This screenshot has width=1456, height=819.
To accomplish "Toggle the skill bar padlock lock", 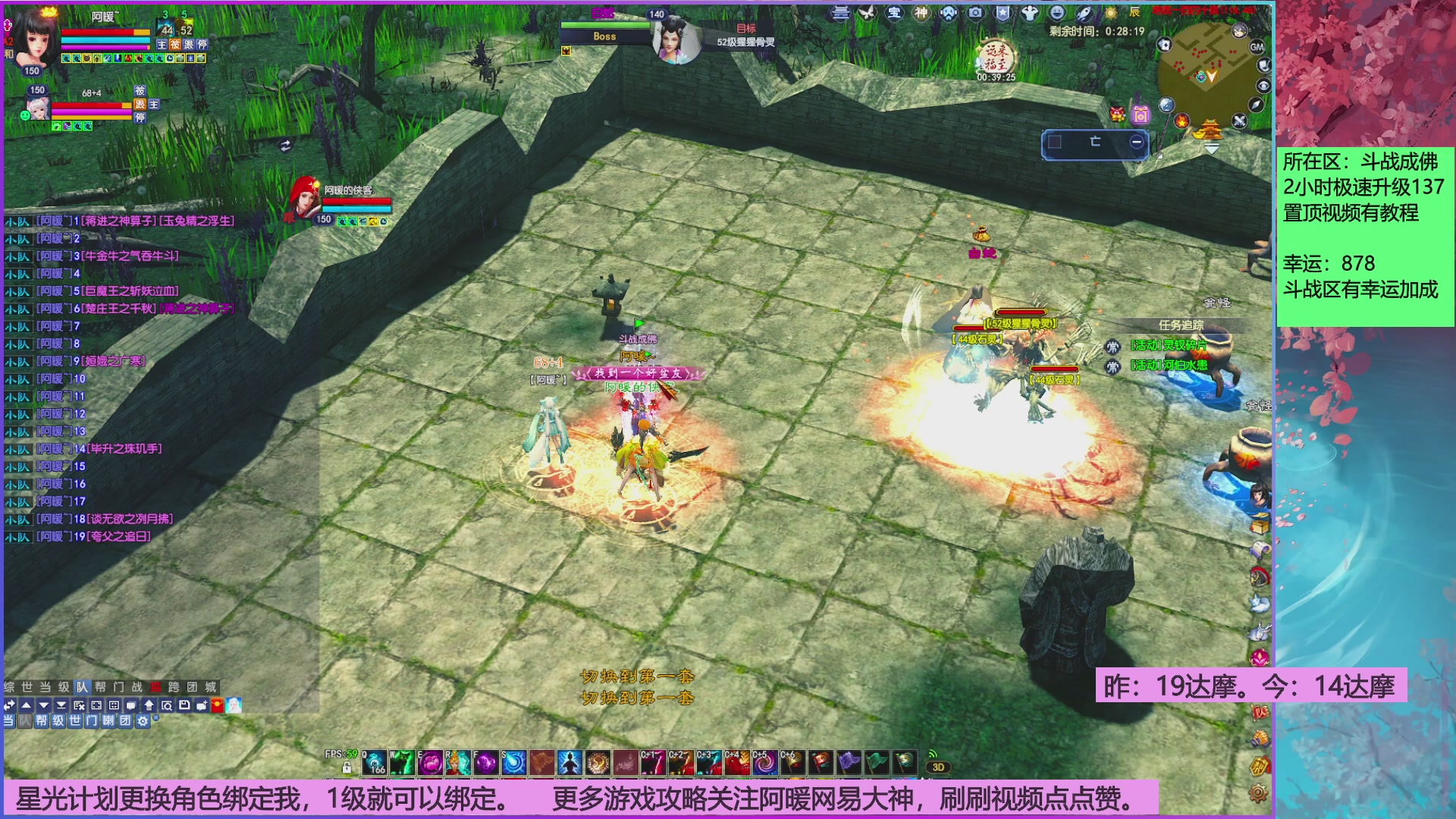I will (347, 768).
